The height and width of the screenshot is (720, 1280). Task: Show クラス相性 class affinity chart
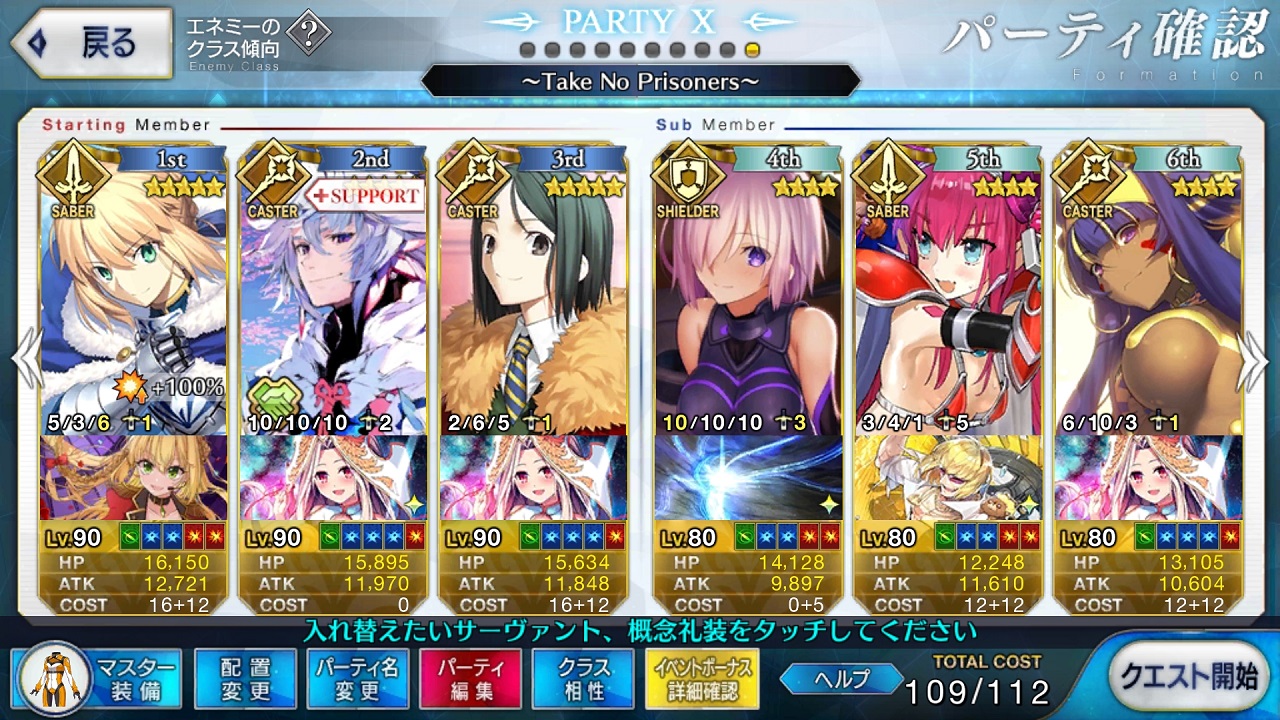(583, 678)
